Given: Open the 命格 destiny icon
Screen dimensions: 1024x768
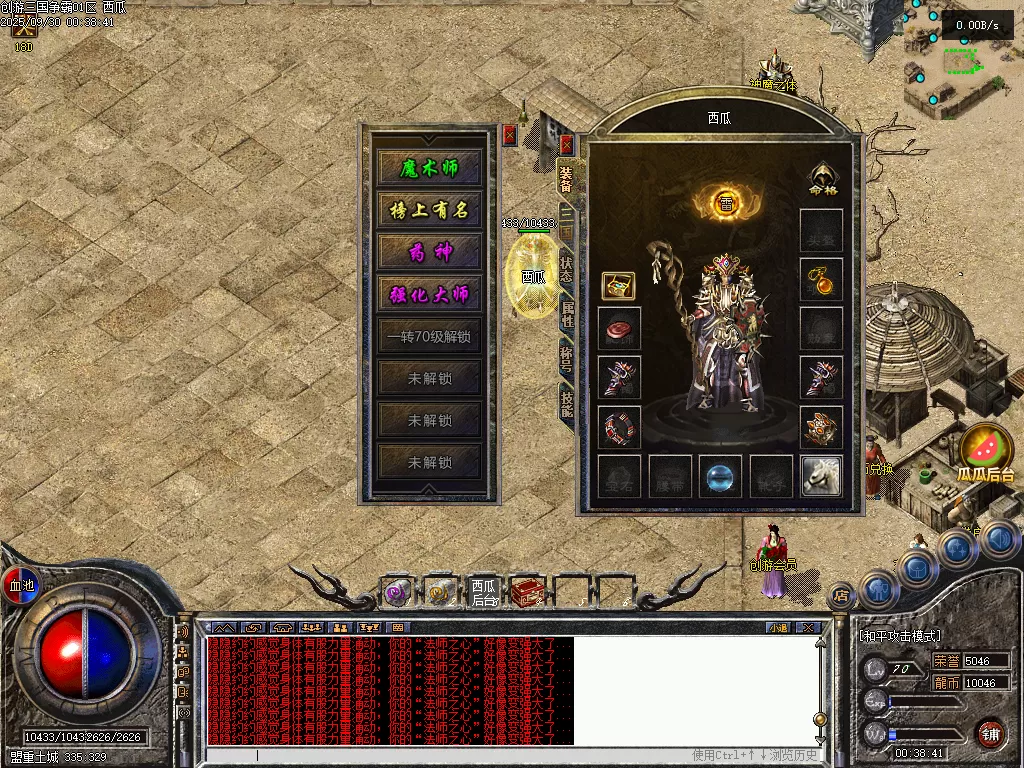Looking at the screenshot, I should coord(822,178).
